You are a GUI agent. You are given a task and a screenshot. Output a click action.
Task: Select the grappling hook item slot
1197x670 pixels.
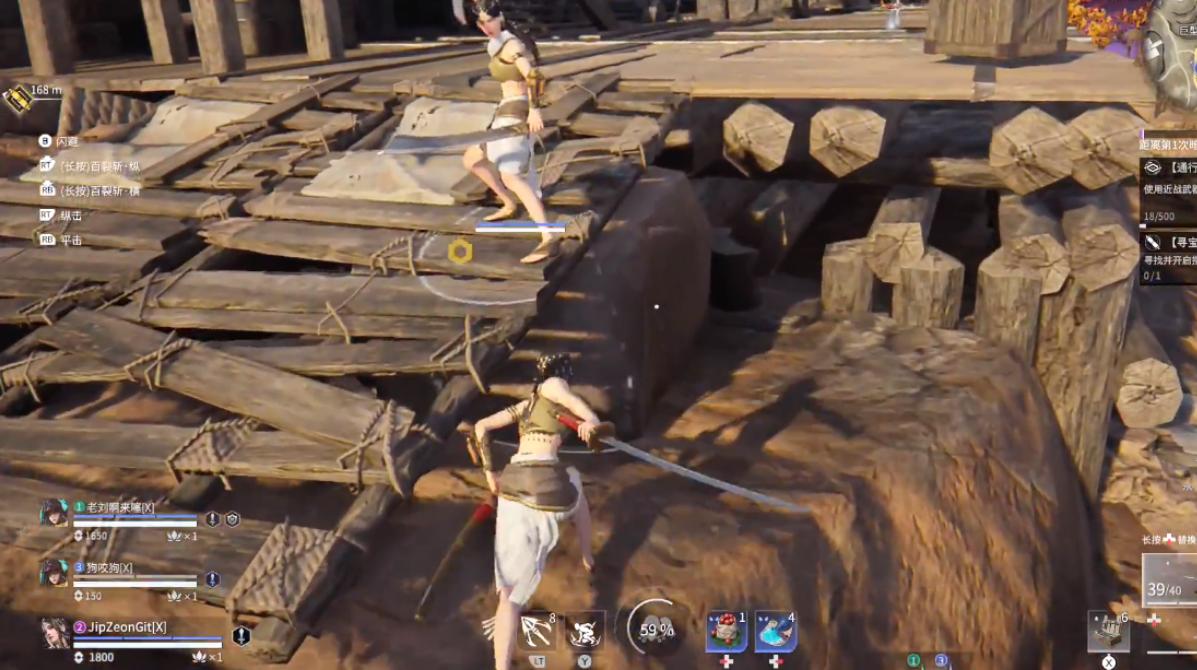(x=537, y=630)
